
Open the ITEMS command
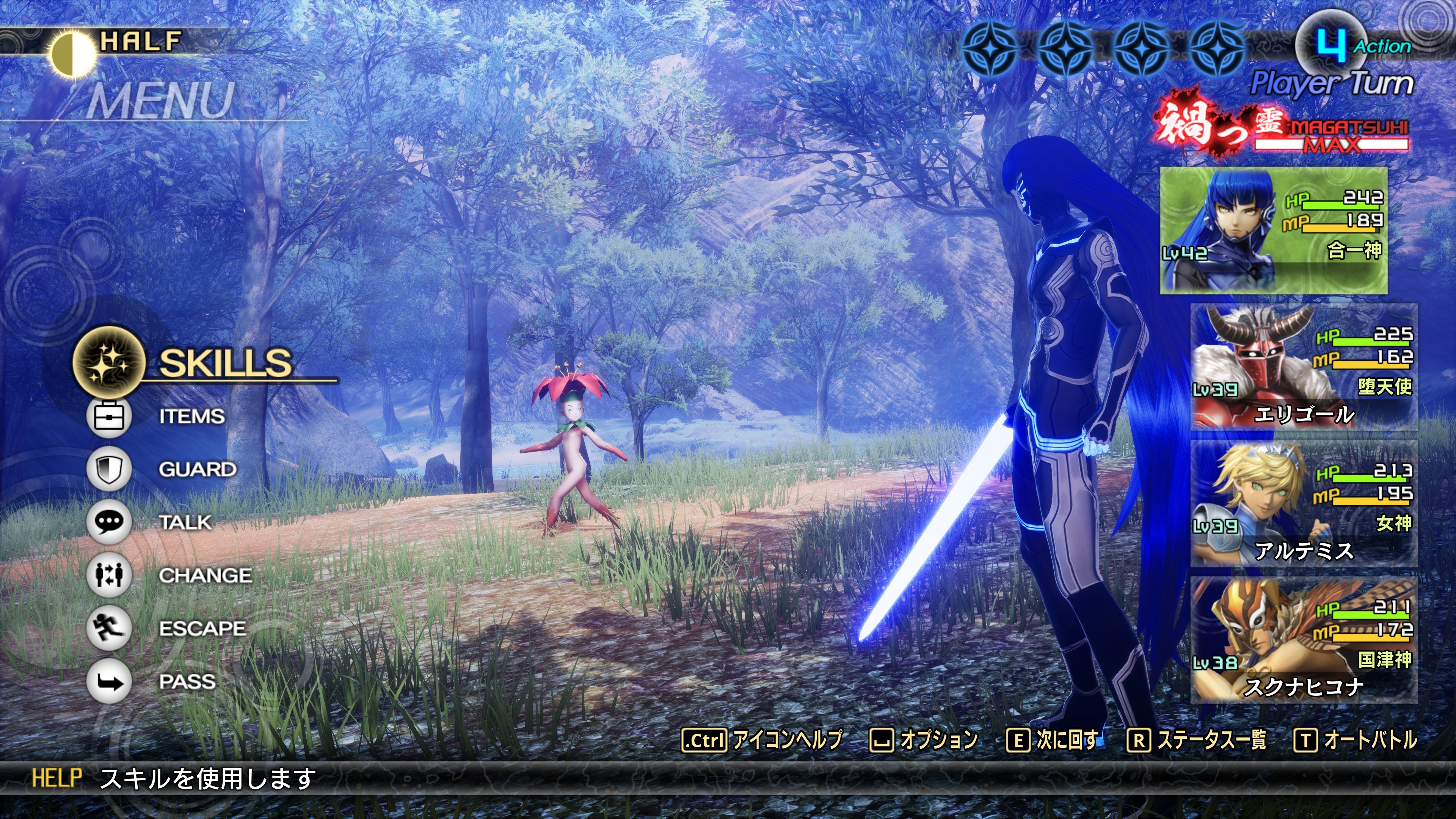(191, 417)
